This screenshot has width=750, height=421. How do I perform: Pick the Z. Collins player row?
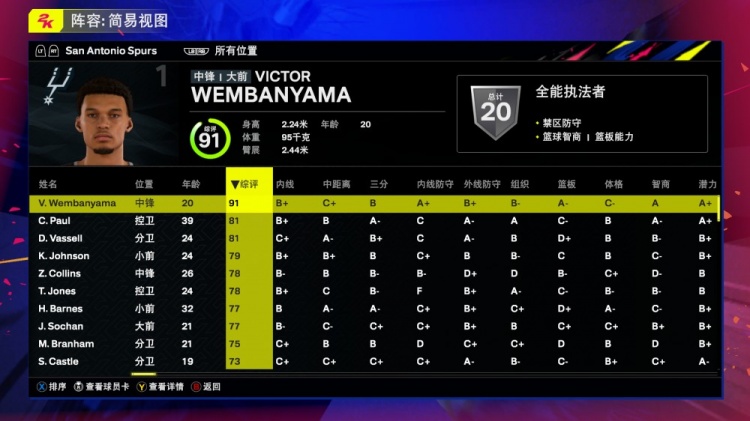[x=60, y=273]
